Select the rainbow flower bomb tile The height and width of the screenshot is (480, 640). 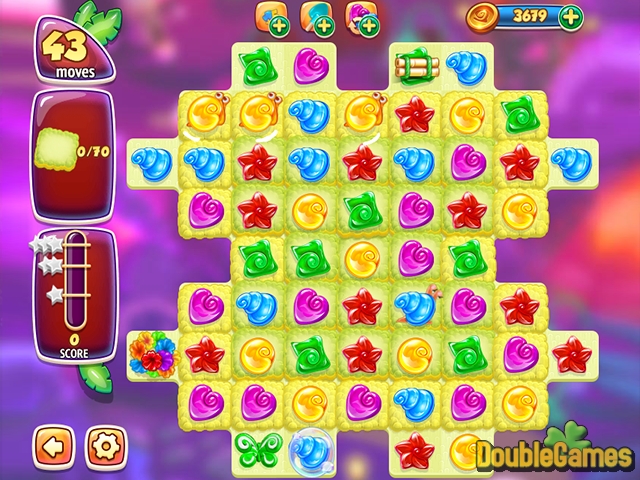[150, 352]
